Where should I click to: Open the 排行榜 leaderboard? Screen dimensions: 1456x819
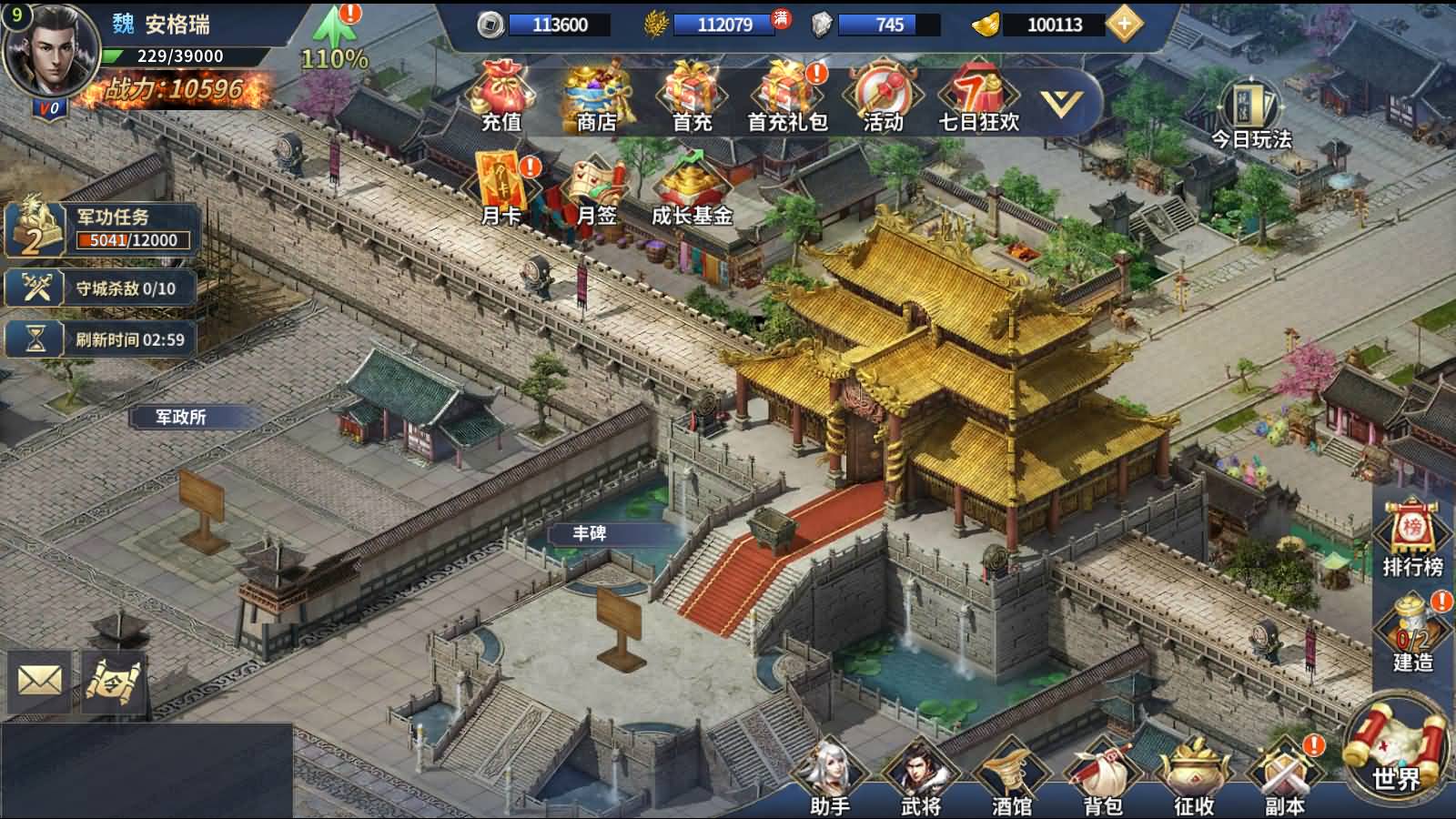click(x=1412, y=539)
